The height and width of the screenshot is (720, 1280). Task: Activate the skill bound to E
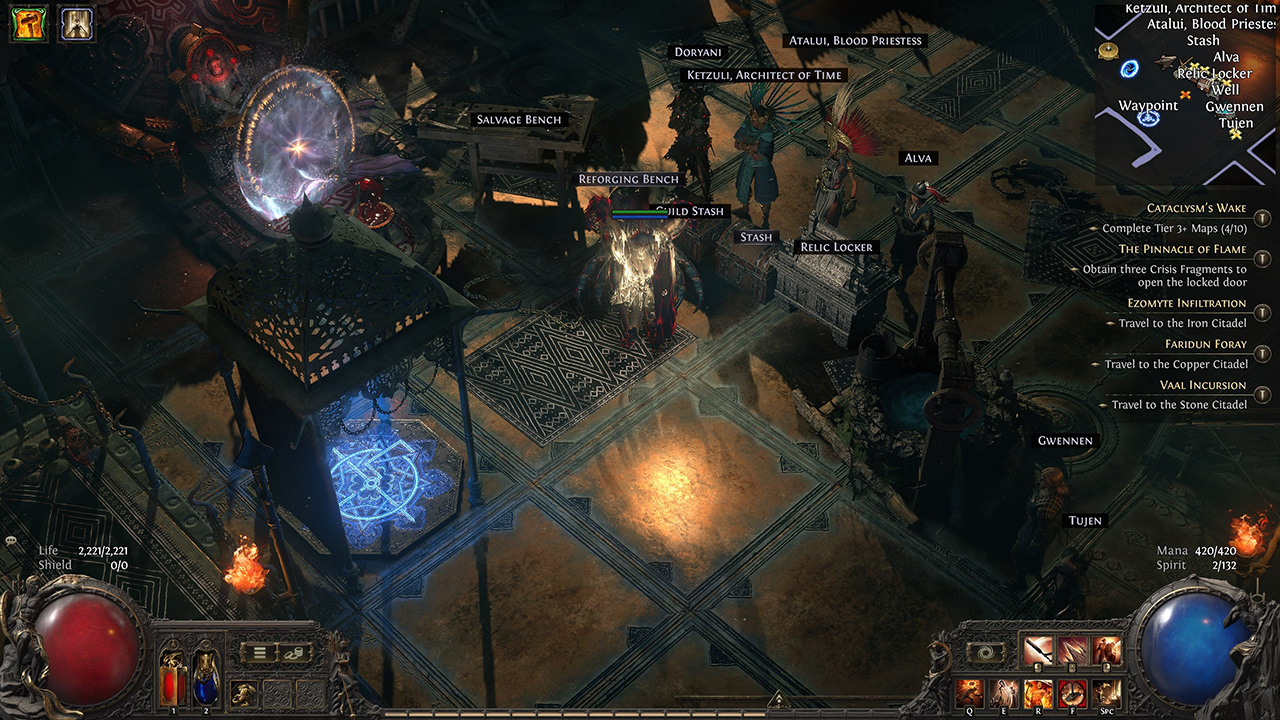point(1003,692)
